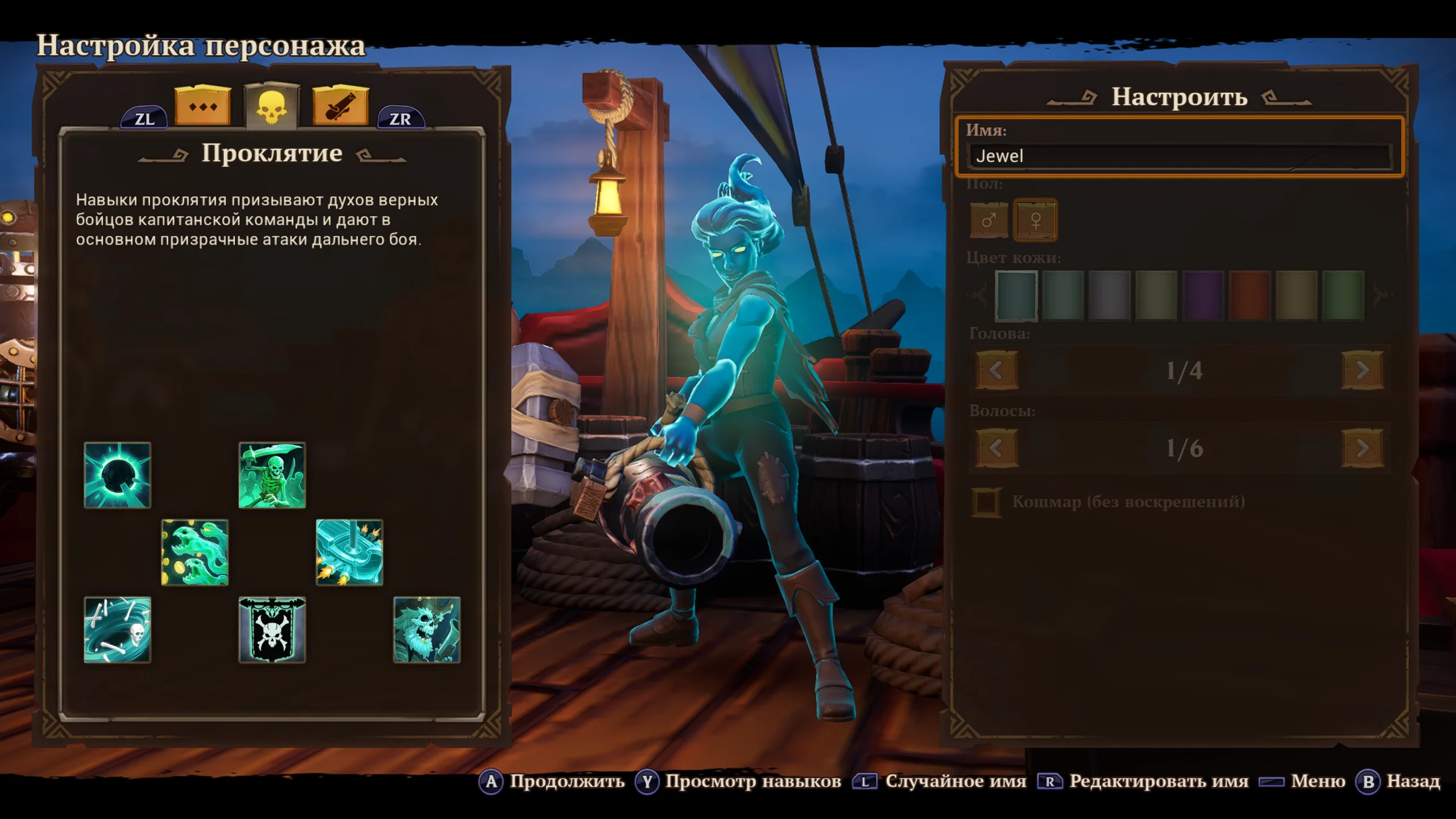Go to the next hair style
Screen dimensions: 1456x819
coord(1363,448)
